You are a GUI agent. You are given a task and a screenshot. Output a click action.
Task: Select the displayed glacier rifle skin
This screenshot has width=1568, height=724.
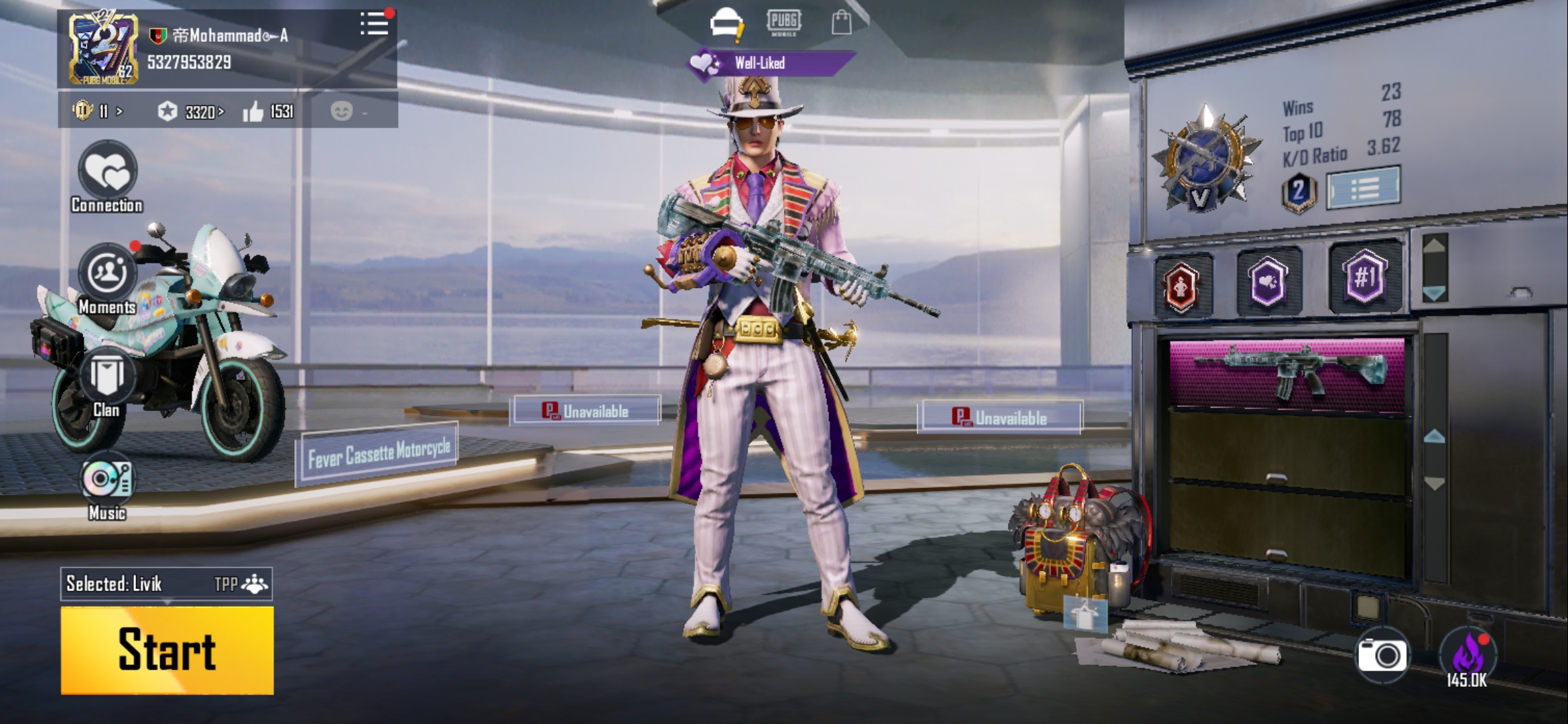[1287, 372]
